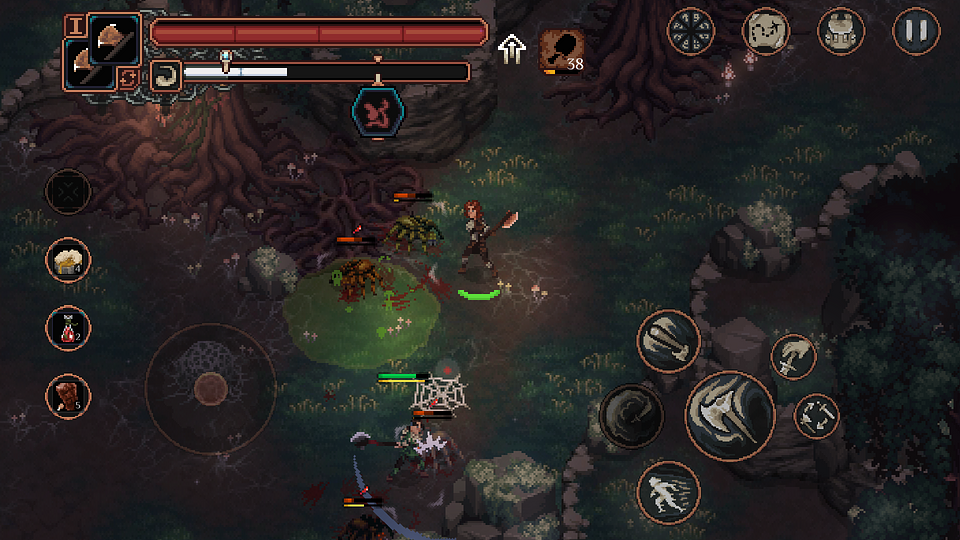Image resolution: width=960 pixels, height=540 pixels.
Task: Use the axe throw skill
Action: click(x=668, y=340)
